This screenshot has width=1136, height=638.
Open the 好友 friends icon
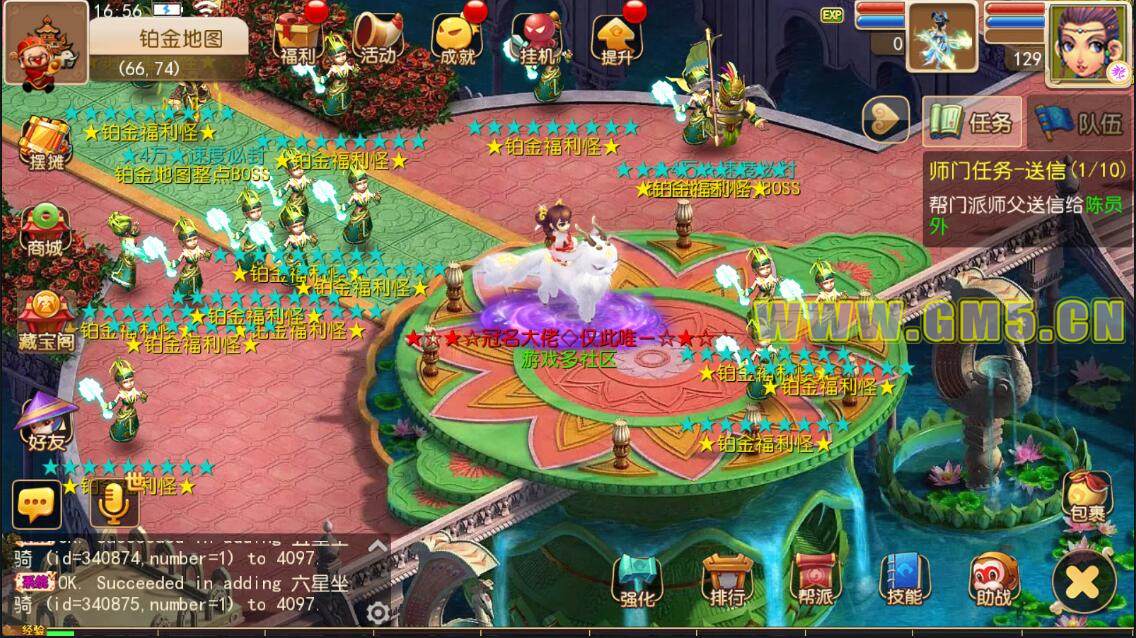tap(44, 418)
